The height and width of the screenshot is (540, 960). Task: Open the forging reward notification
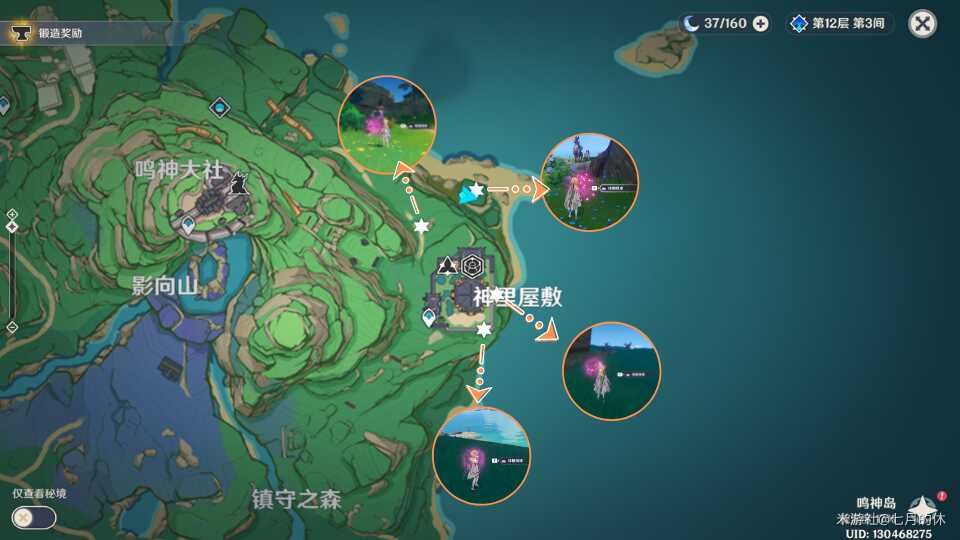[x=60, y=33]
